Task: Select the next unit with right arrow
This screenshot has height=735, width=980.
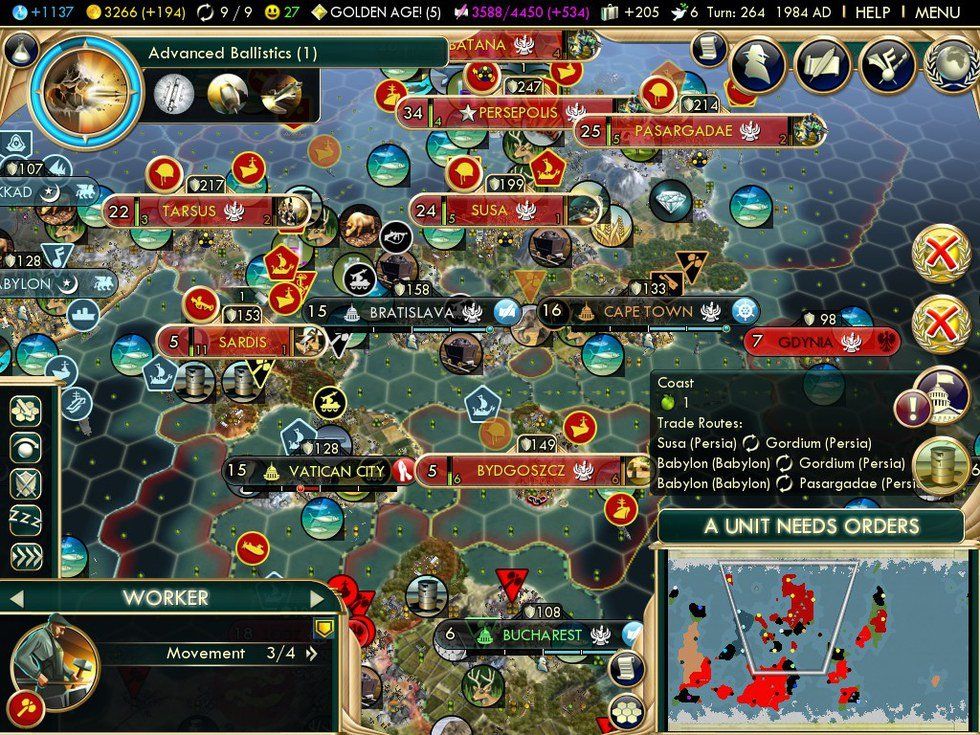Action: pyautogui.click(x=318, y=599)
